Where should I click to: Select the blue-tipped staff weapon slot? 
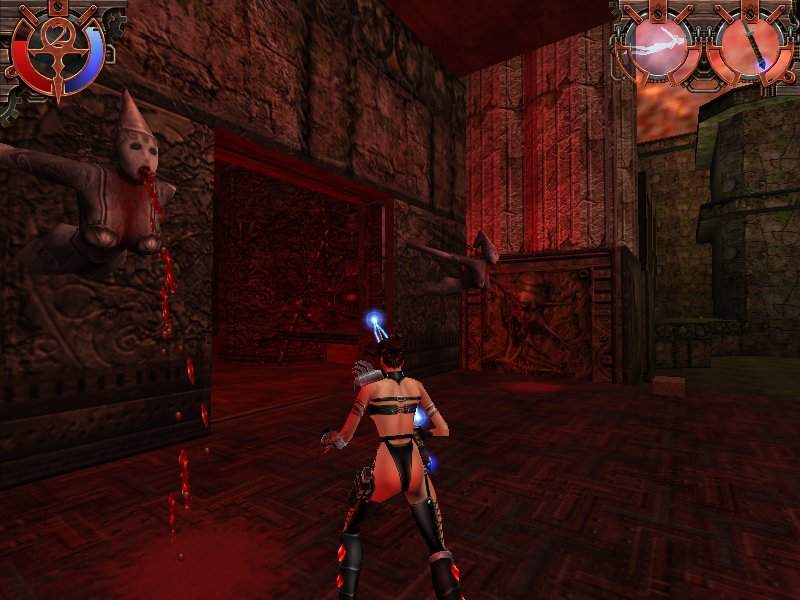752,45
